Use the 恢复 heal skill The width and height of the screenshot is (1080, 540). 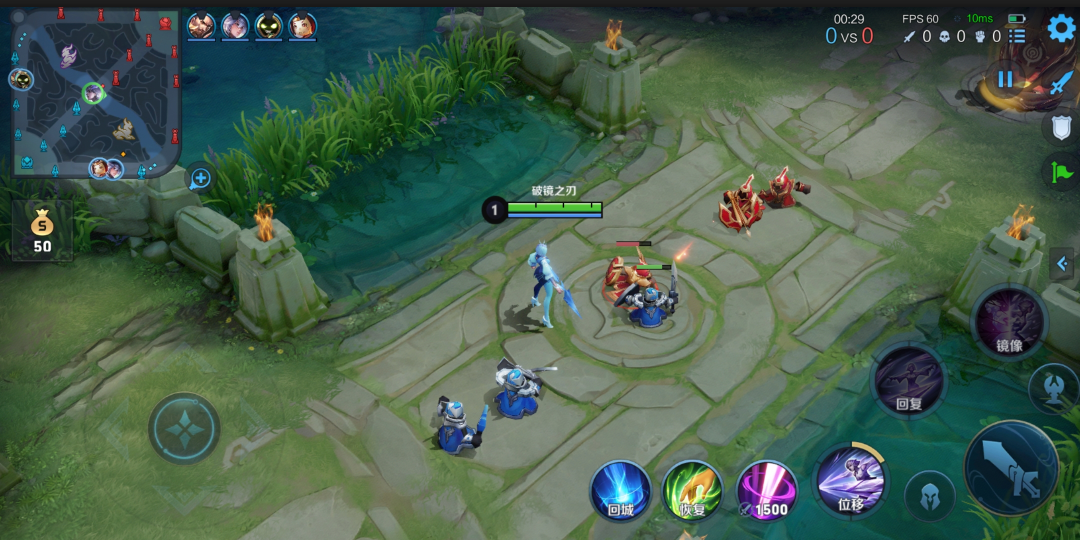pyautogui.click(x=693, y=491)
